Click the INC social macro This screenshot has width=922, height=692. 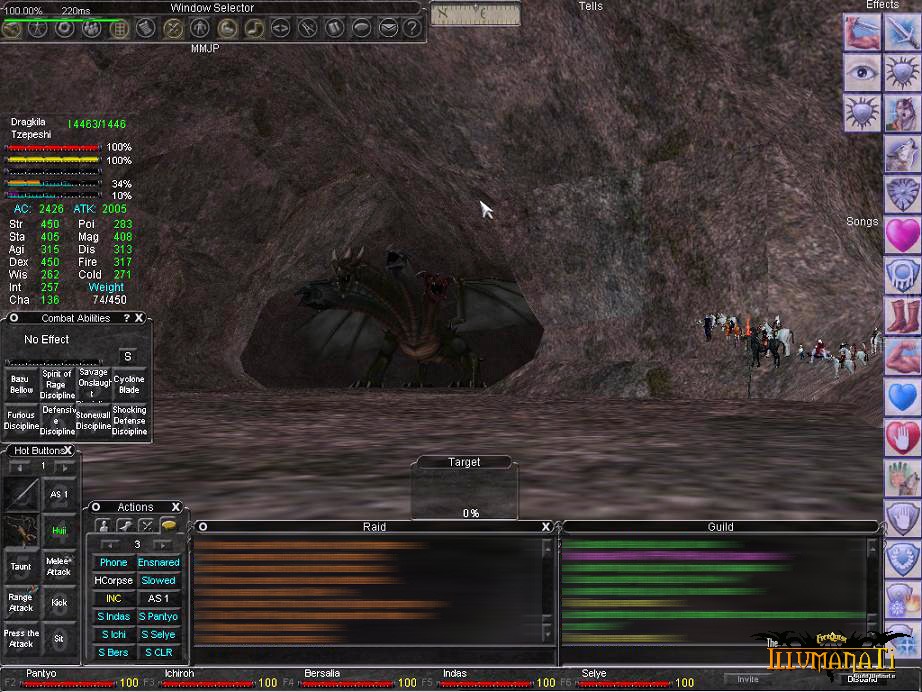click(113, 599)
